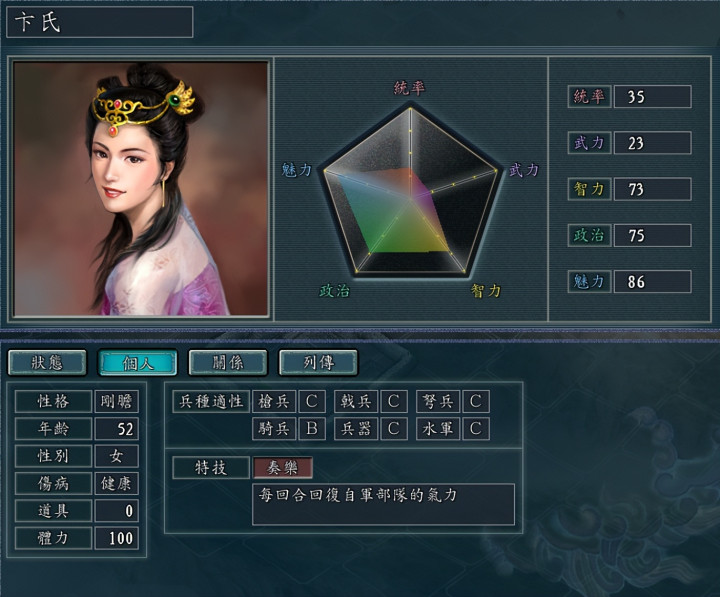Switch to the 狀態 tab

(x=47, y=362)
